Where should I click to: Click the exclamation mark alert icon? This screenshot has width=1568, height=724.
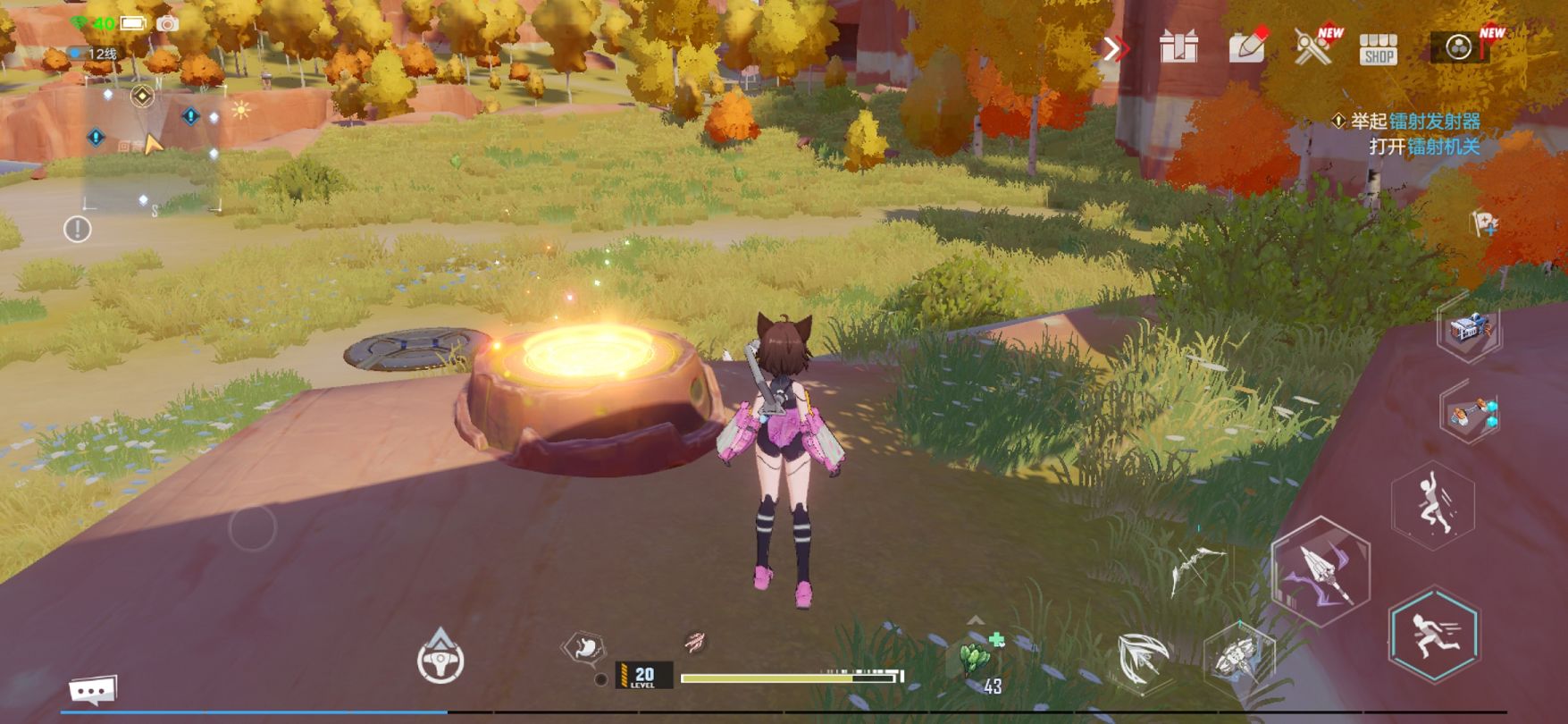[78, 230]
